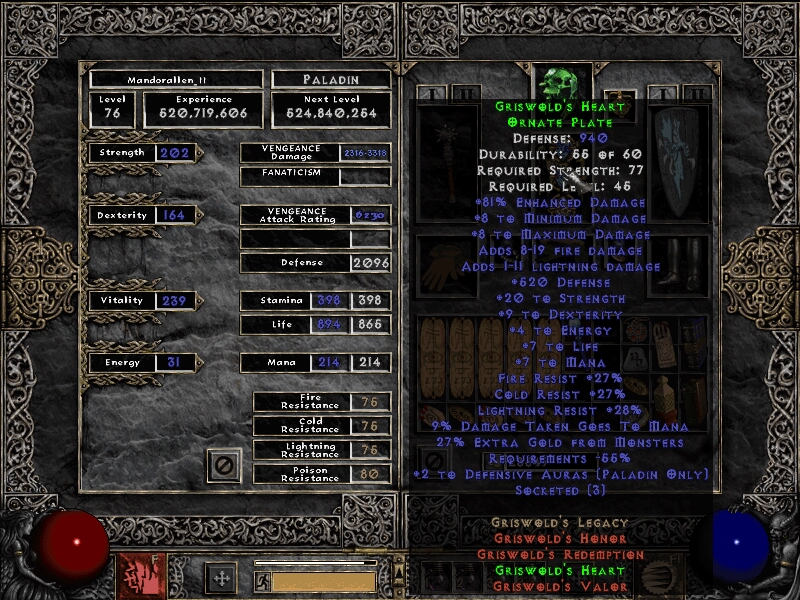The height and width of the screenshot is (600, 800).
Task: Toggle the run/walk button
Action: pyautogui.click(x=262, y=581)
